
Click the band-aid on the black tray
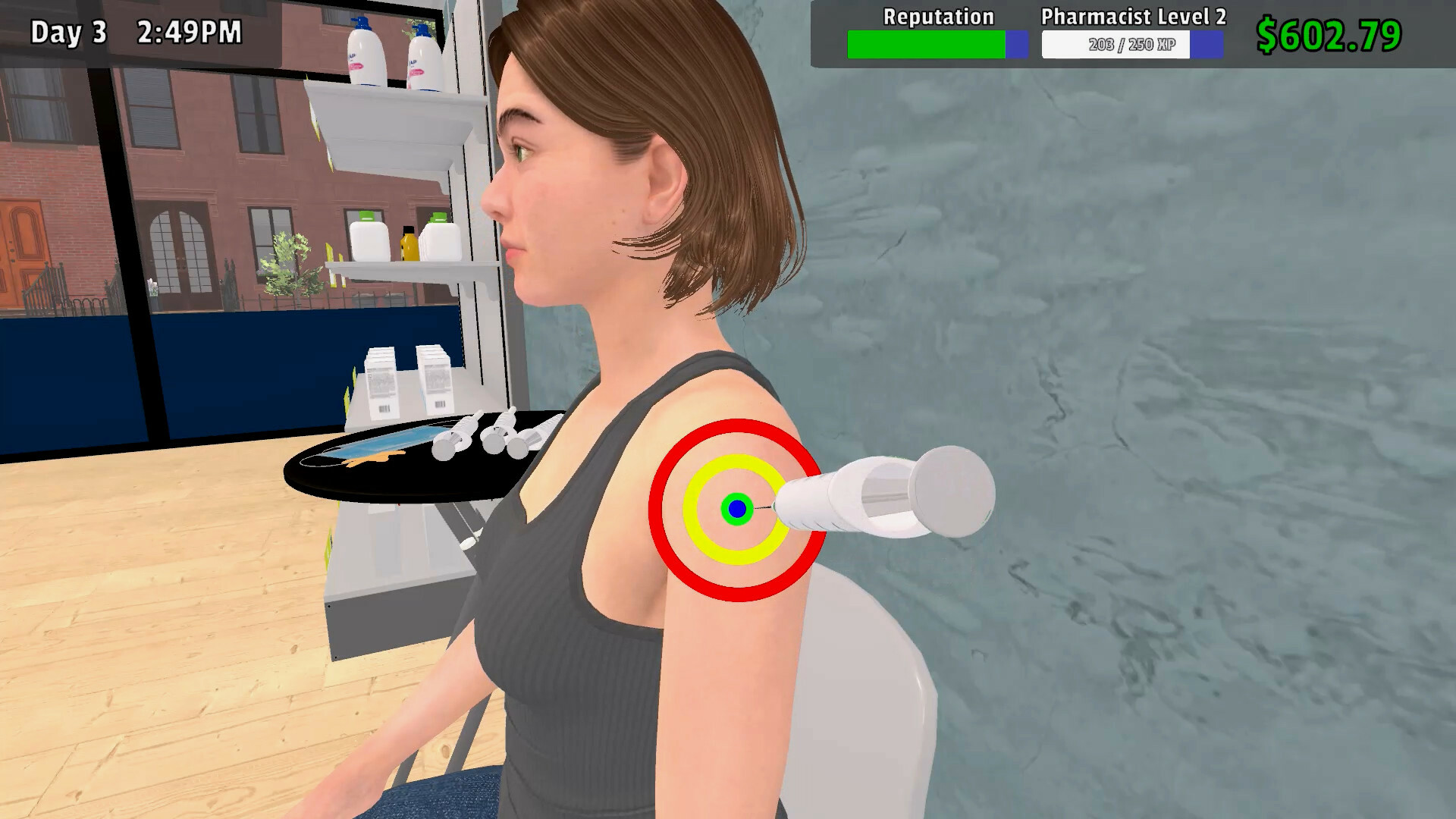(372, 459)
